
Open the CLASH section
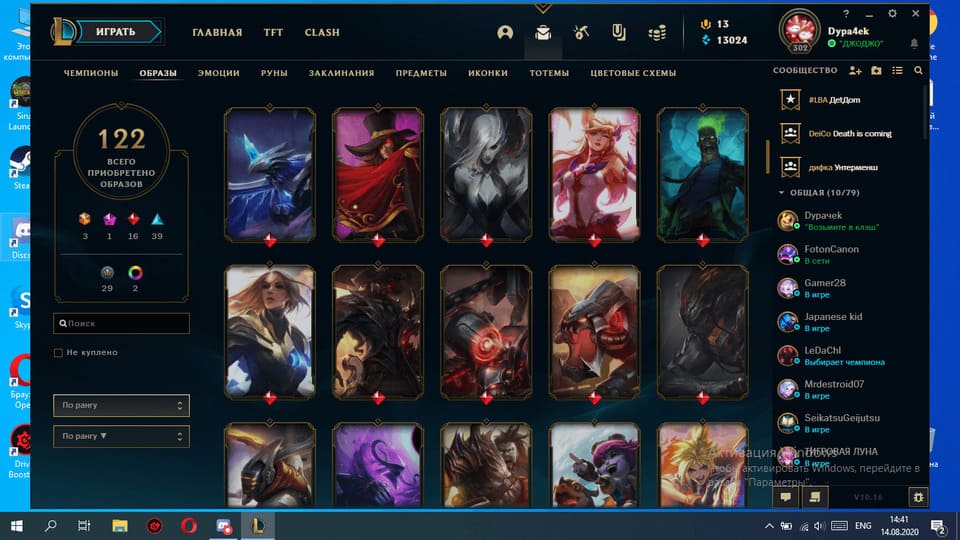point(322,33)
